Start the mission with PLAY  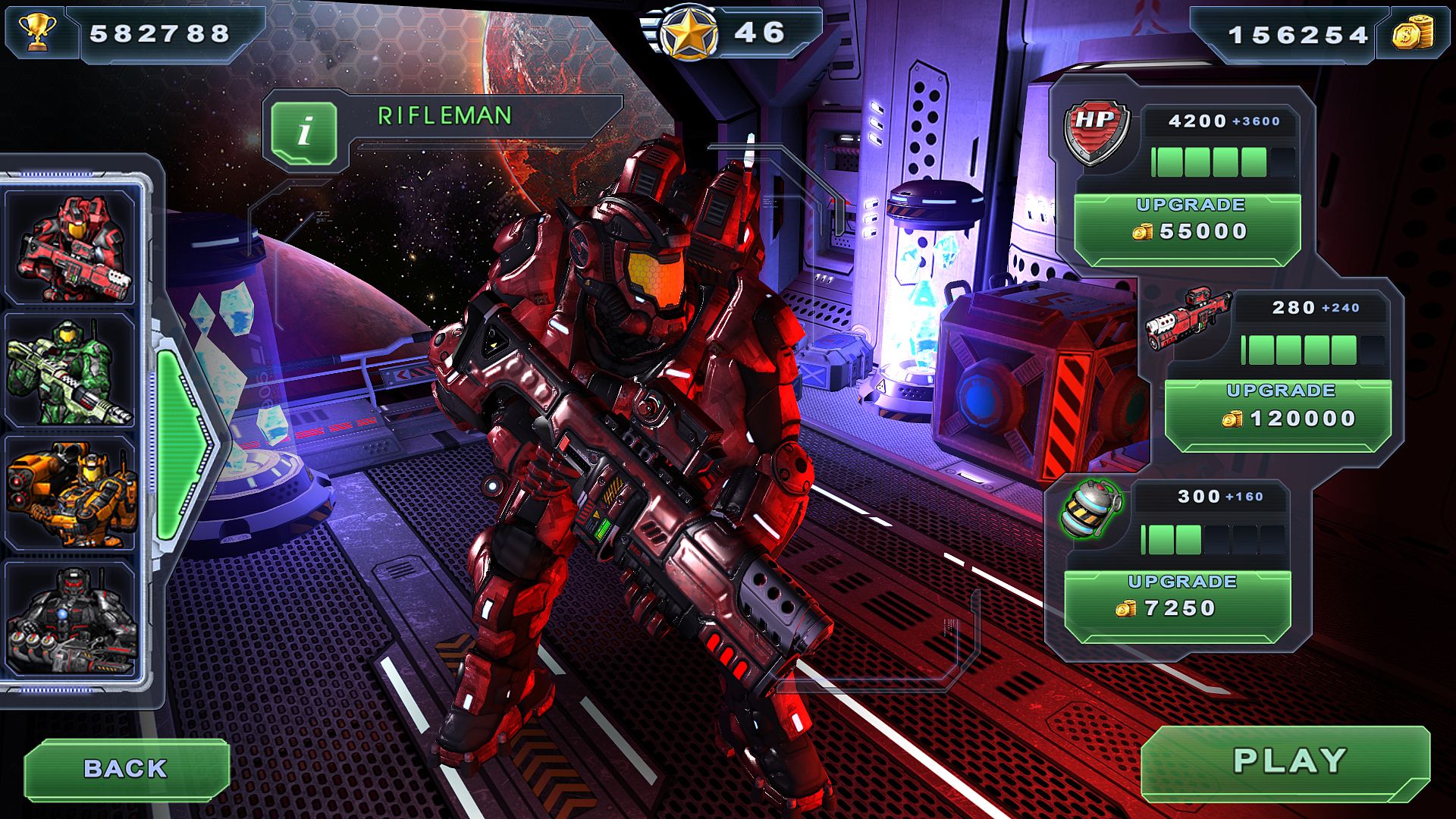click(x=1288, y=761)
